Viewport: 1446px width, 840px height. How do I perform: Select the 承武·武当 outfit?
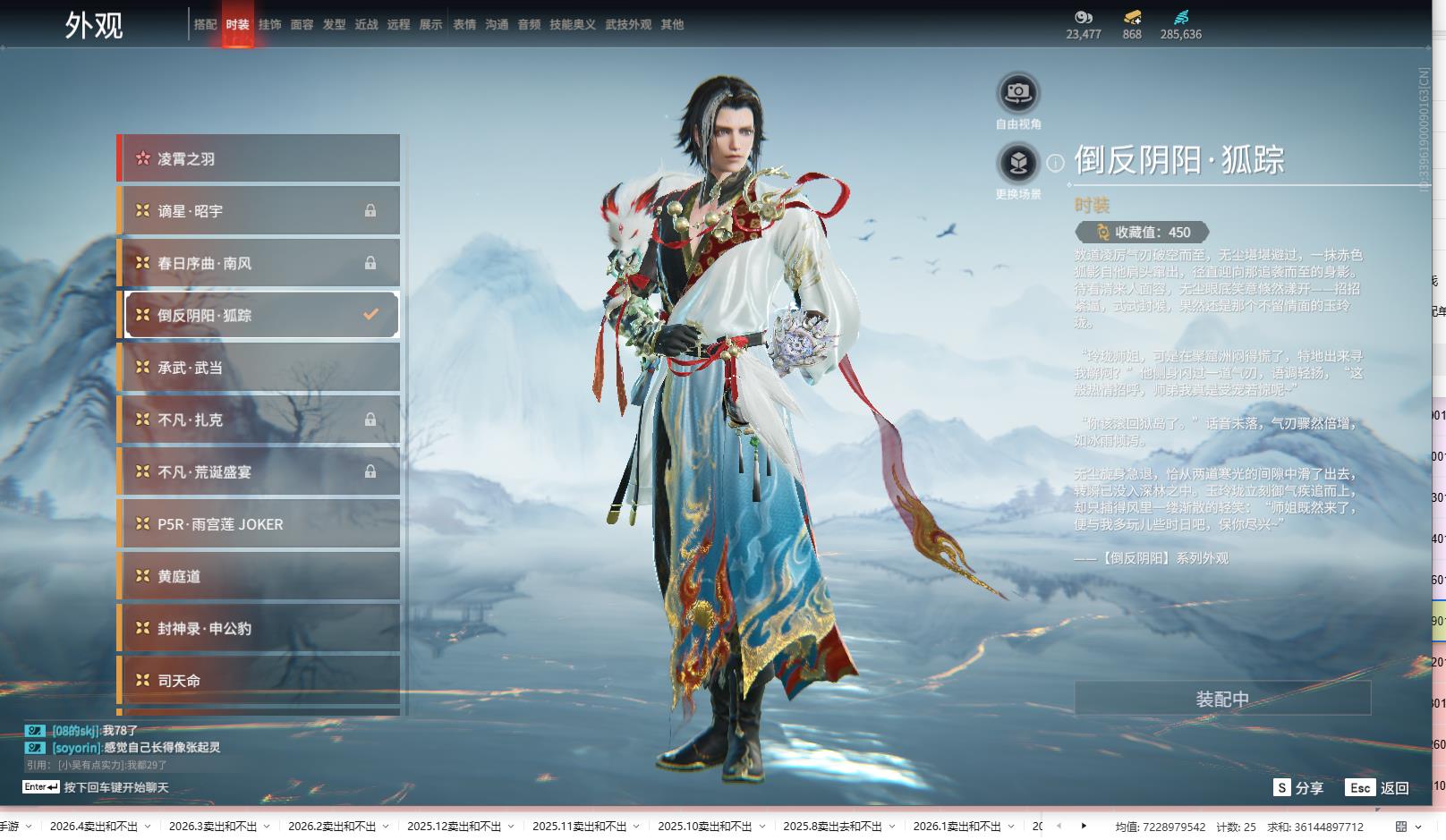click(x=259, y=368)
